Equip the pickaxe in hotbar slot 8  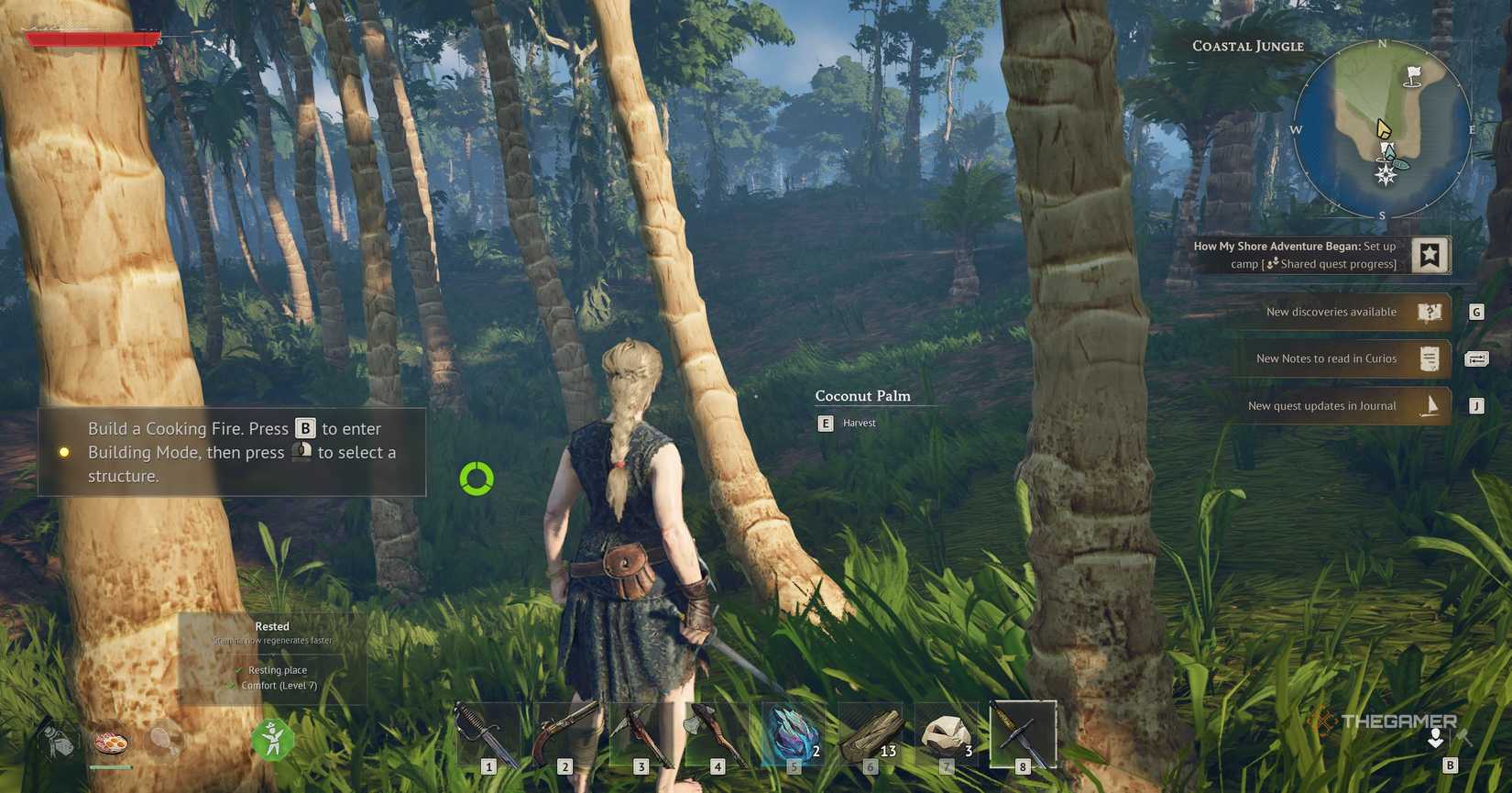[1023, 733]
